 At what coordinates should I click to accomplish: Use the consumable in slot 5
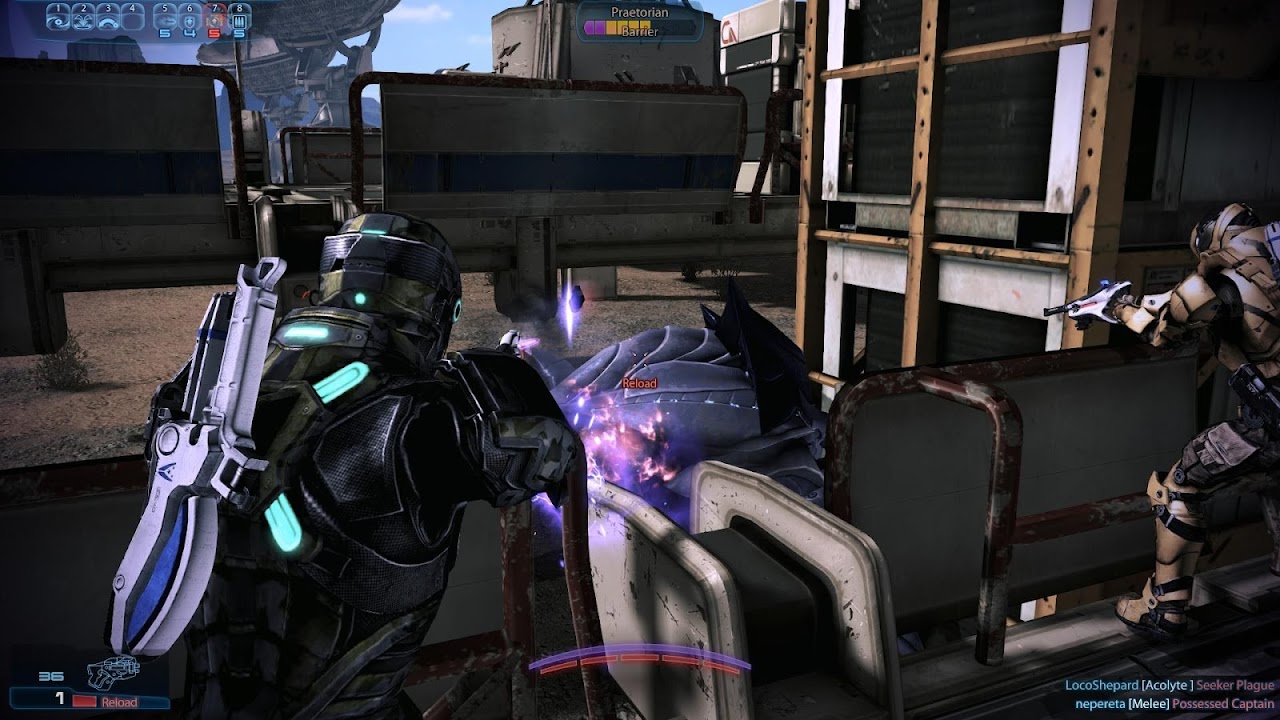[x=166, y=18]
